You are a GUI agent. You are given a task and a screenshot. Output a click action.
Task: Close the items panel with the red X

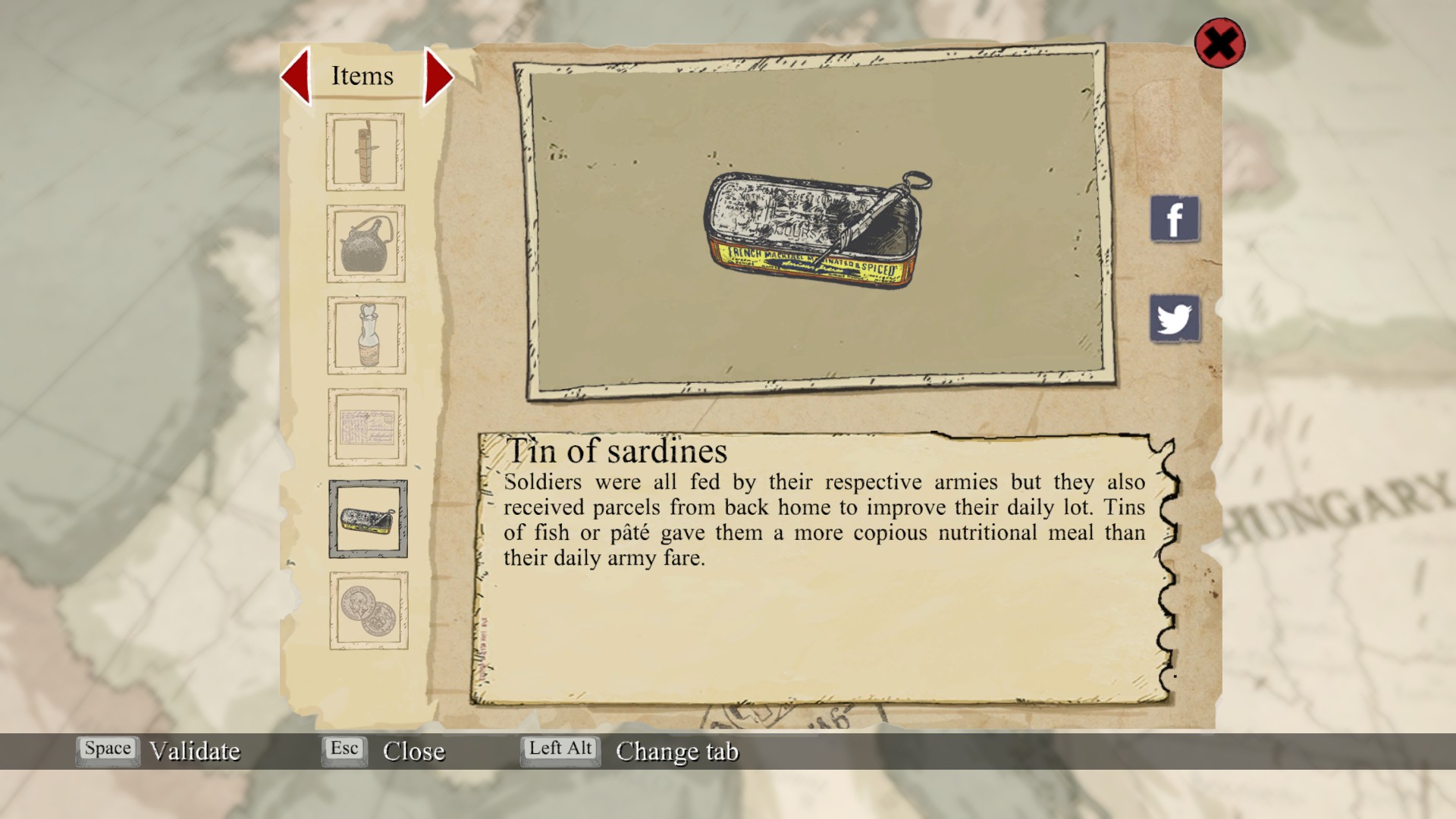coord(1219,43)
